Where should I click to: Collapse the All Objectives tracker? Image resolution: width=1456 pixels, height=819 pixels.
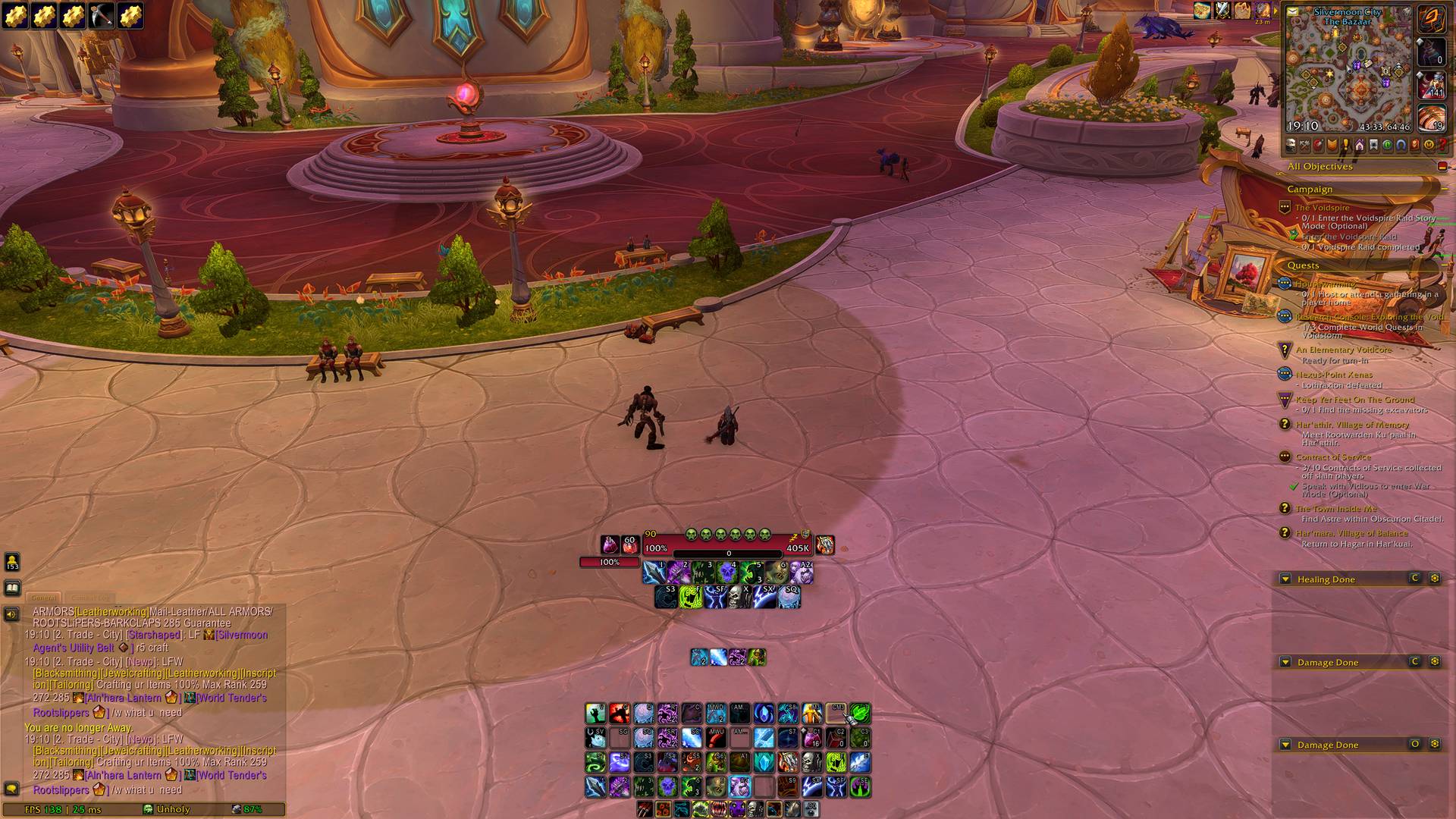click(x=1441, y=166)
